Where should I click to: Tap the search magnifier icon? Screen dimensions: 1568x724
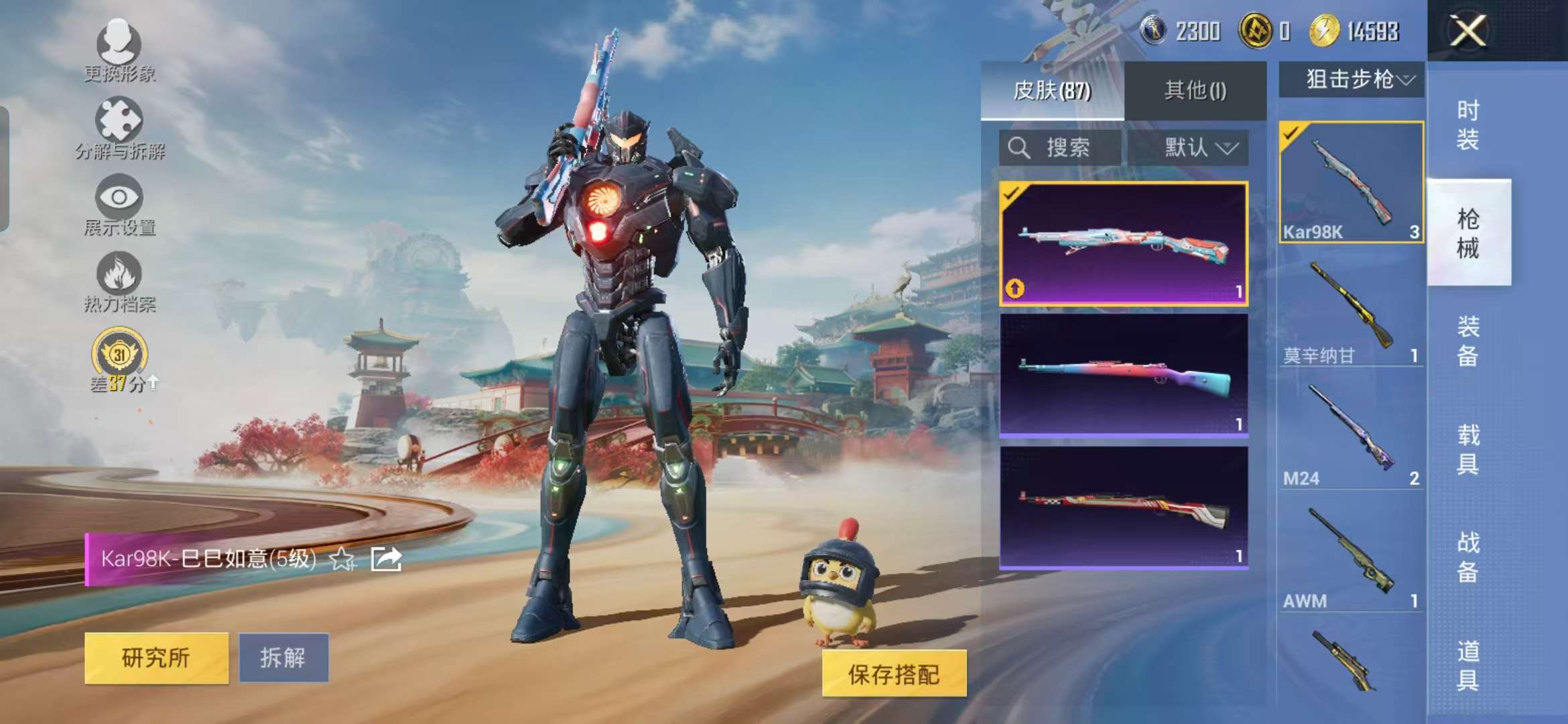pos(1019,147)
